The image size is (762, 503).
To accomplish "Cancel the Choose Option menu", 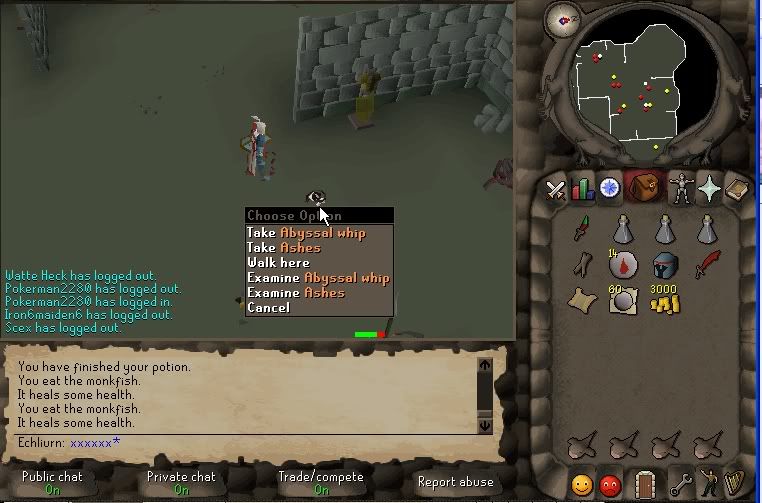I will point(268,308).
